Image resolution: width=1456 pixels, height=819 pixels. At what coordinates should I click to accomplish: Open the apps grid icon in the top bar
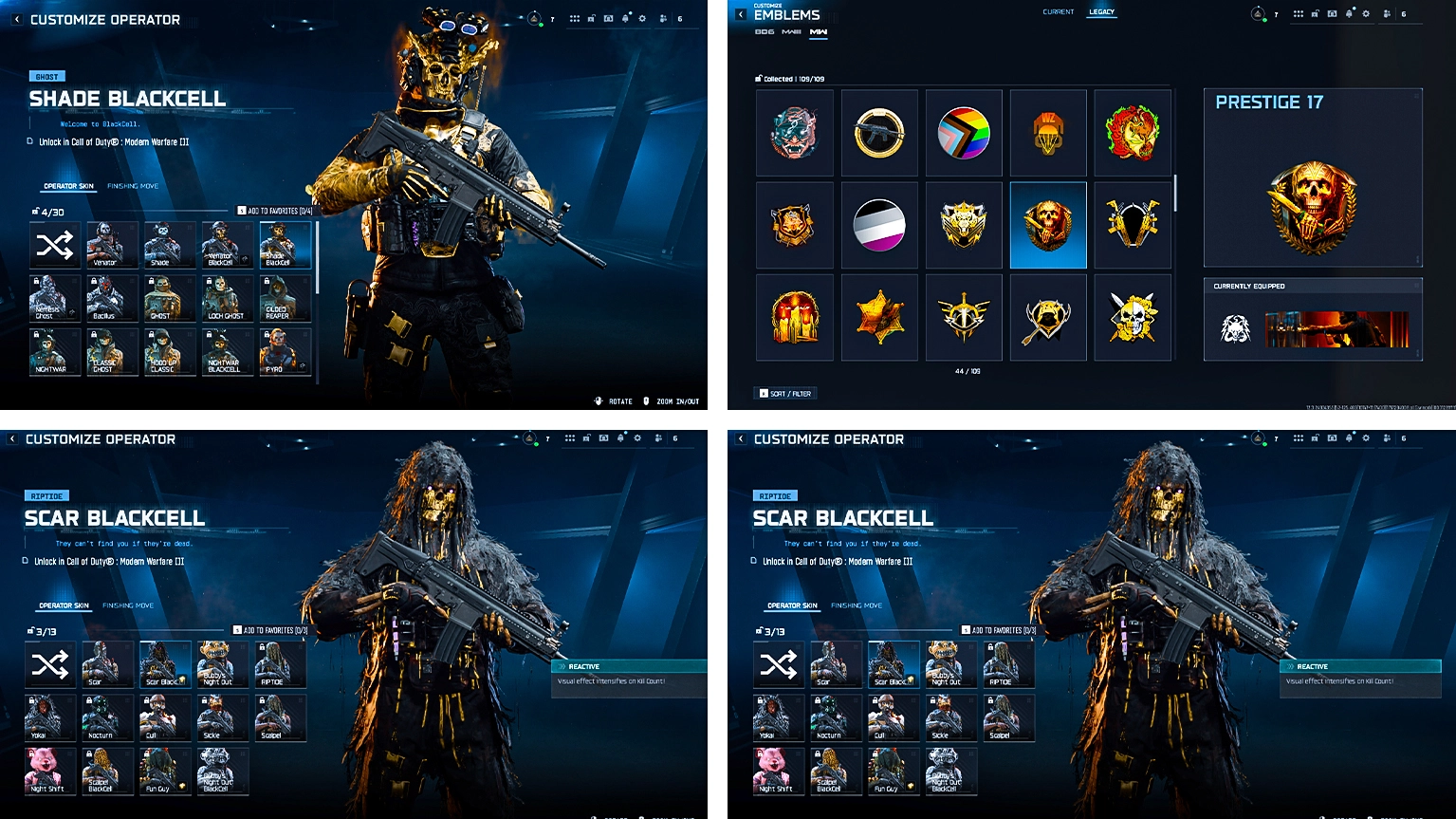pyautogui.click(x=574, y=17)
